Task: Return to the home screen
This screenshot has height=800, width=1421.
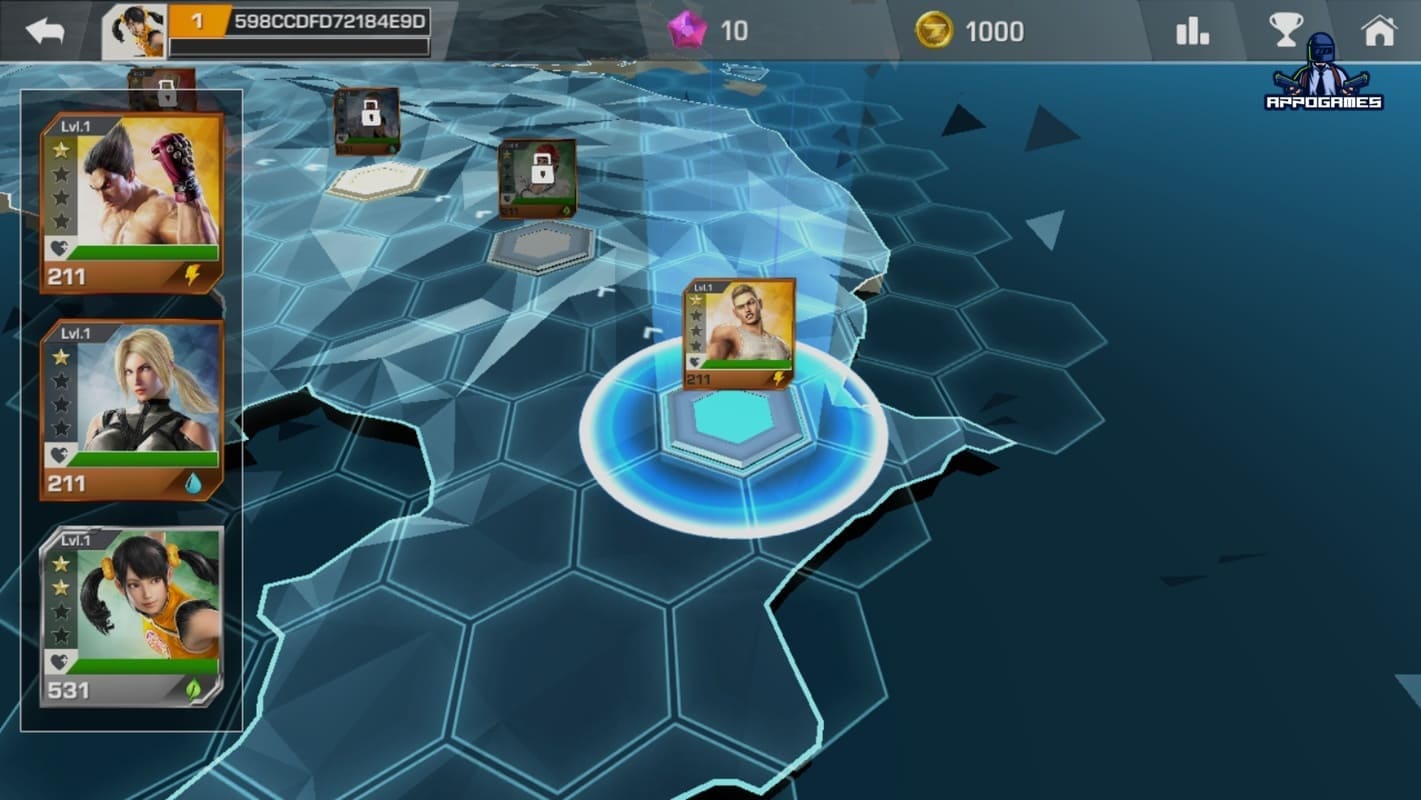Action: click(1379, 31)
